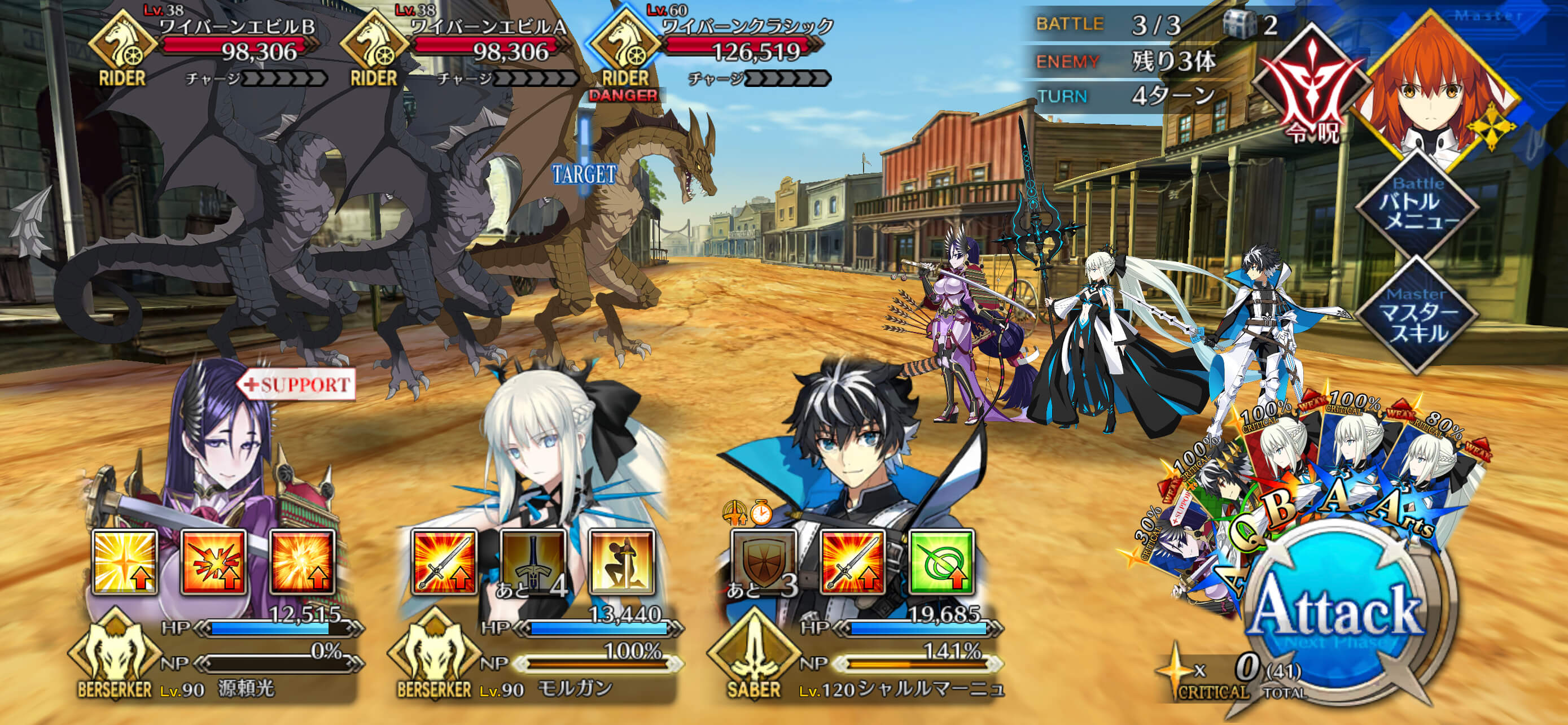Trigger Raikou's third skill, the orange explosion
The width and height of the screenshot is (1568, 725).
(x=303, y=562)
